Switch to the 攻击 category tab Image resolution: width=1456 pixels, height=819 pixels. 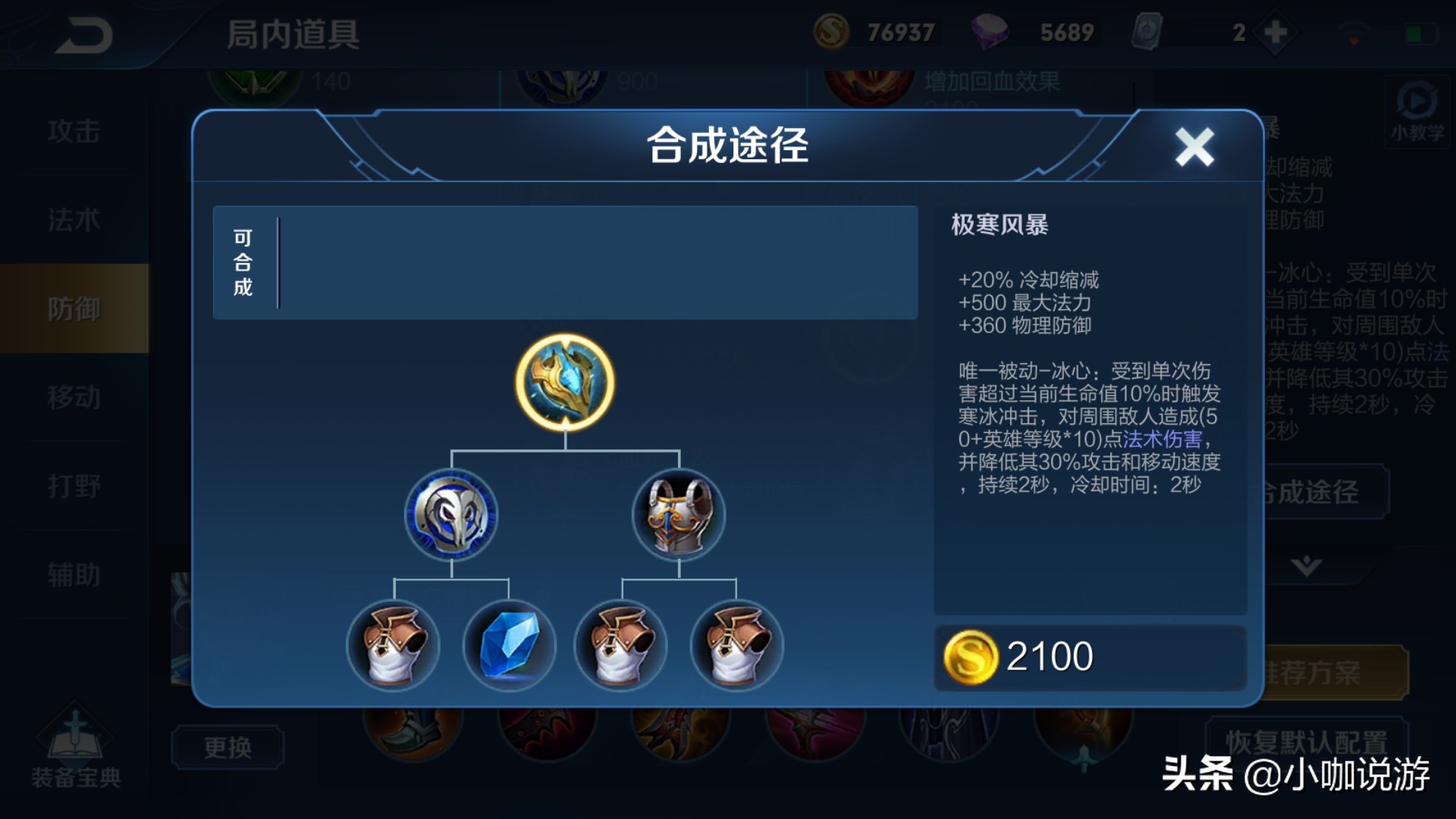point(76,130)
